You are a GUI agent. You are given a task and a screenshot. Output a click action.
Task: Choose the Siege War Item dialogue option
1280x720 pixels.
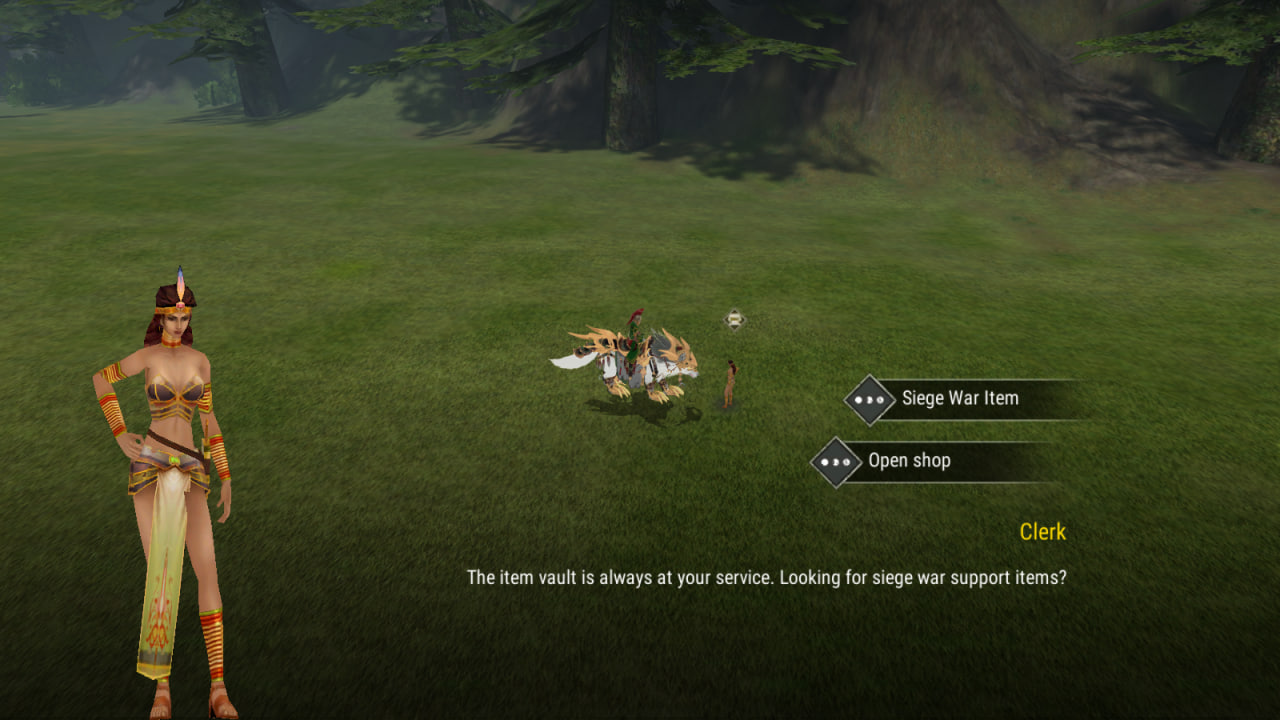pyautogui.click(x=959, y=399)
